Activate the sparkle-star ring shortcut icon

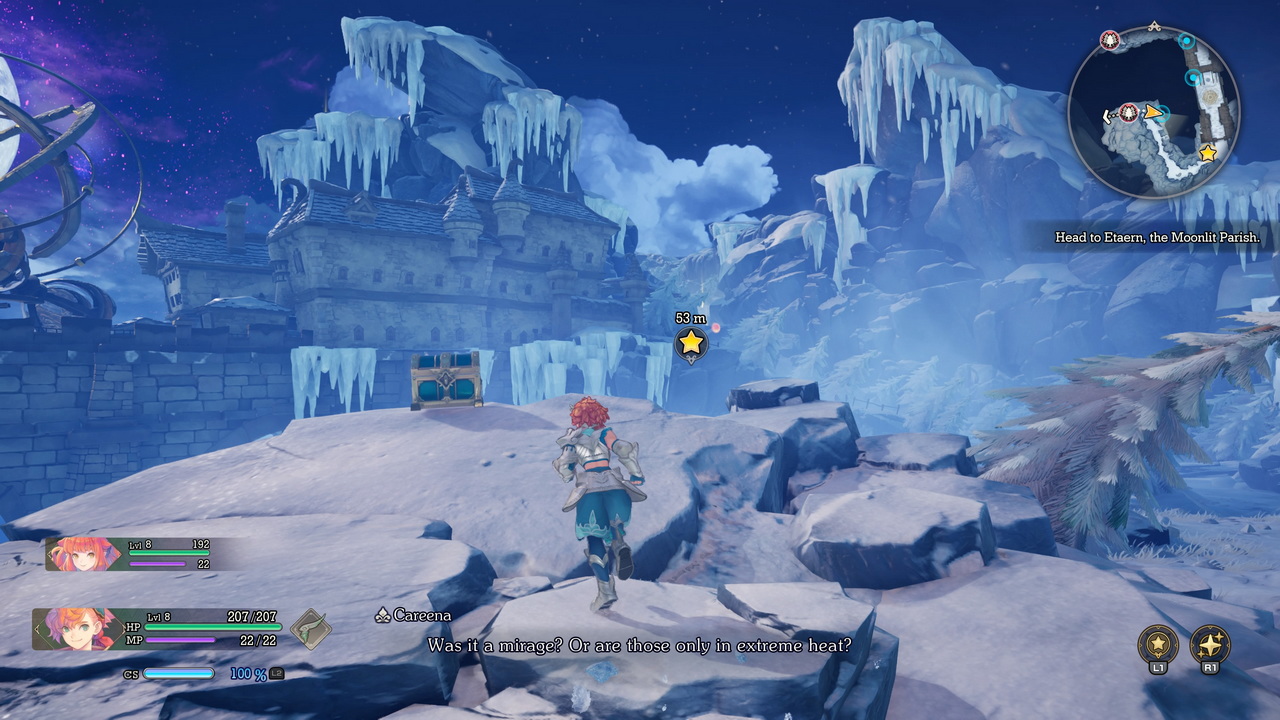click(x=1209, y=645)
